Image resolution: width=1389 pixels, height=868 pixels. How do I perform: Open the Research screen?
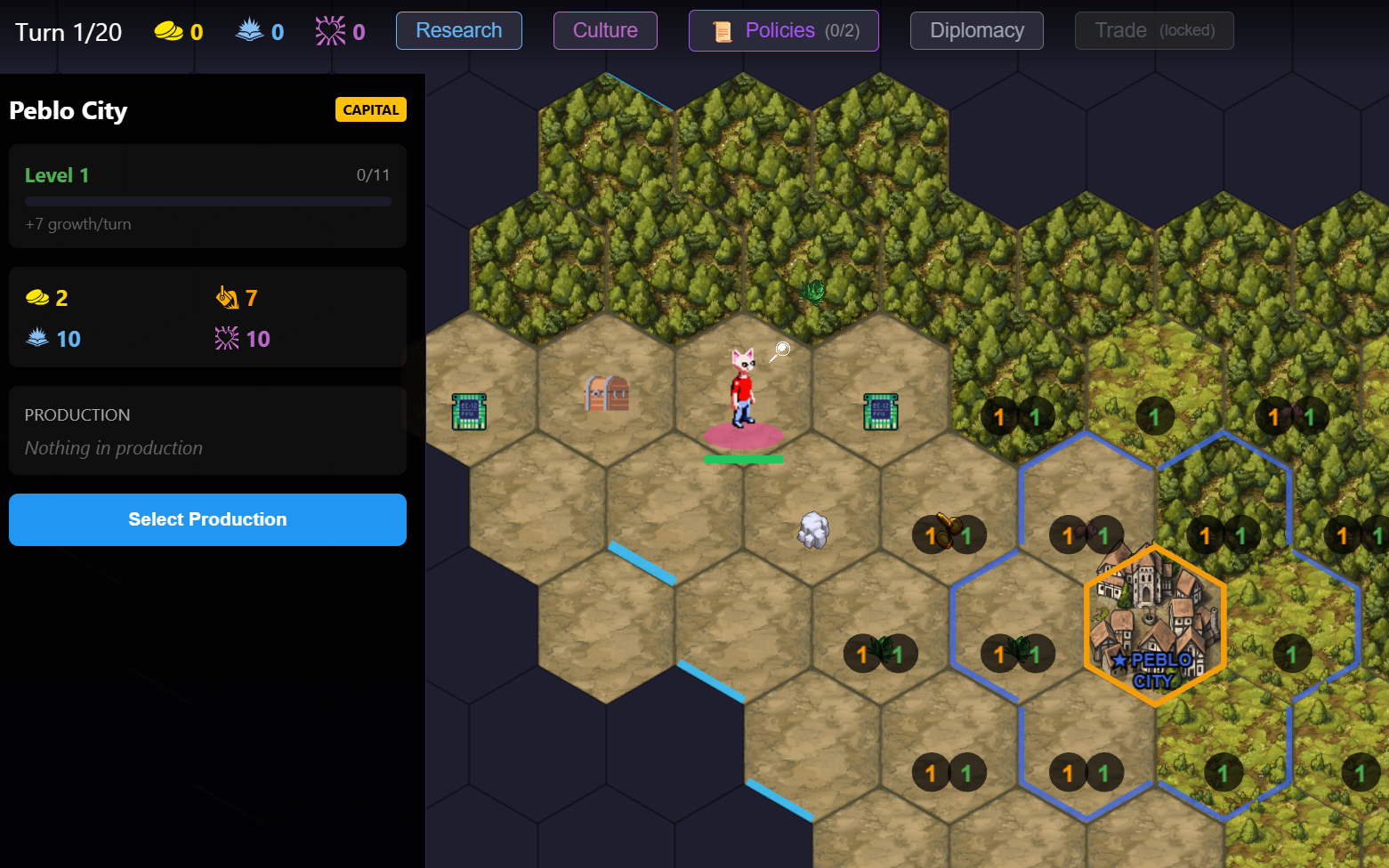coord(458,29)
